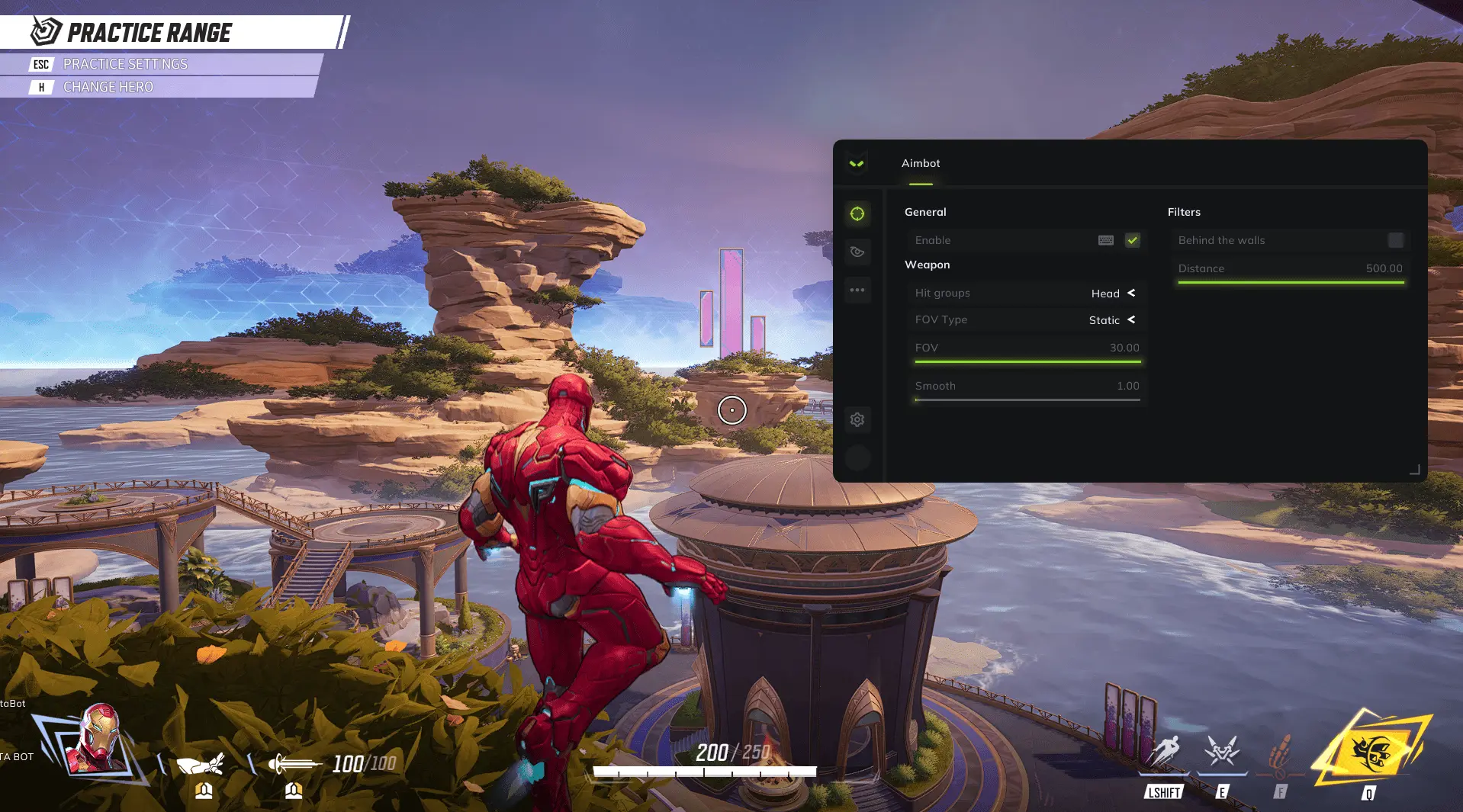Open the overlay's gear settings icon
The height and width of the screenshot is (812, 1463).
[x=857, y=419]
